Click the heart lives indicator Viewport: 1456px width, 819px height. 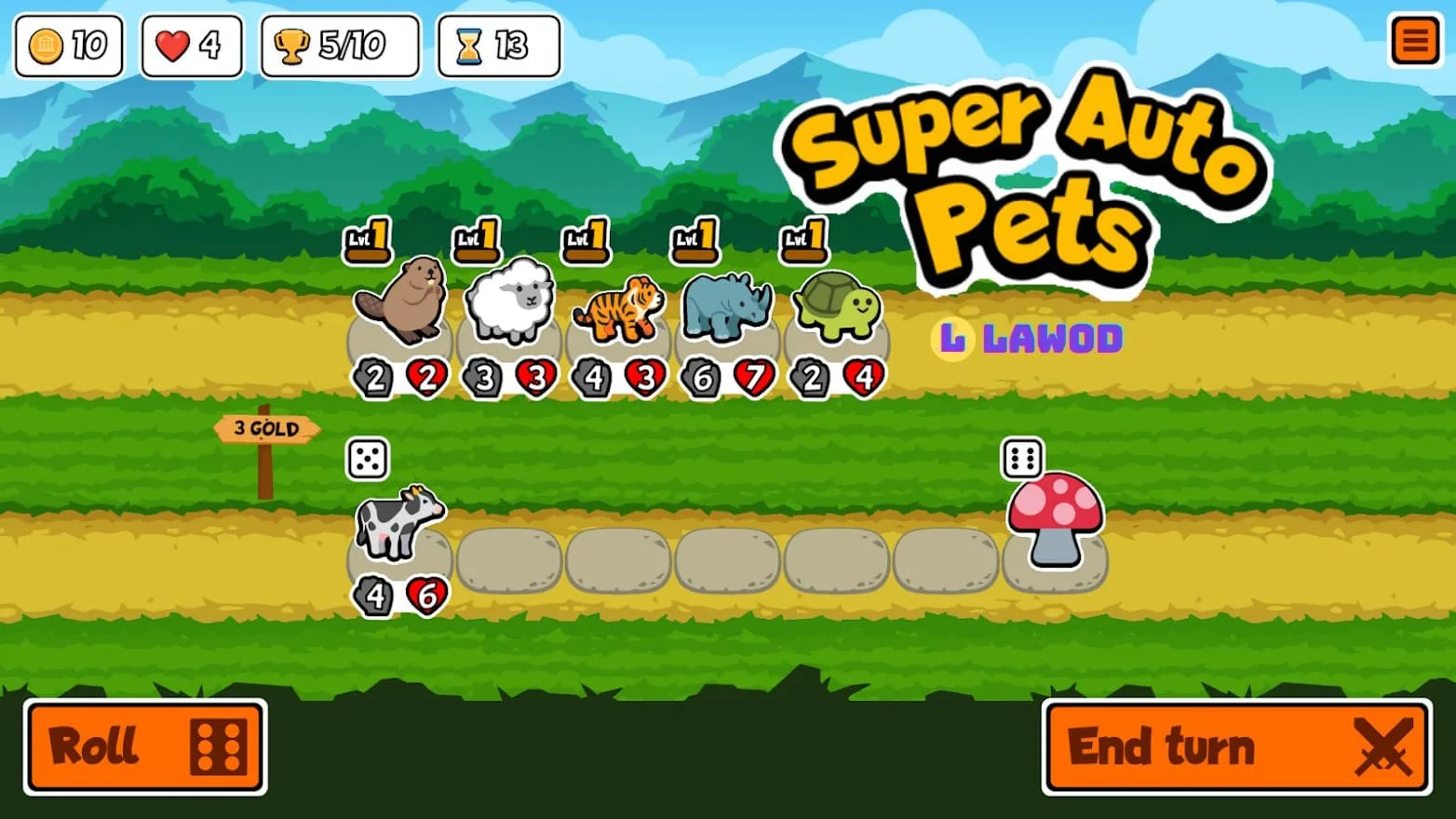(x=190, y=44)
